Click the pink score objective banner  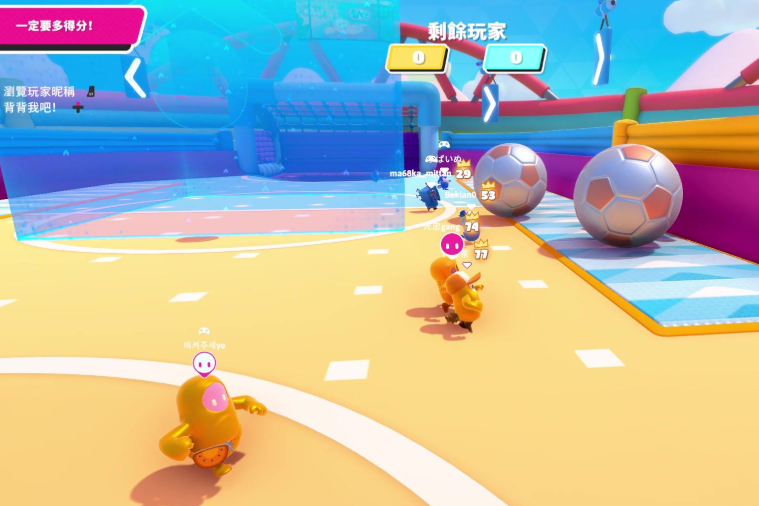click(x=68, y=26)
